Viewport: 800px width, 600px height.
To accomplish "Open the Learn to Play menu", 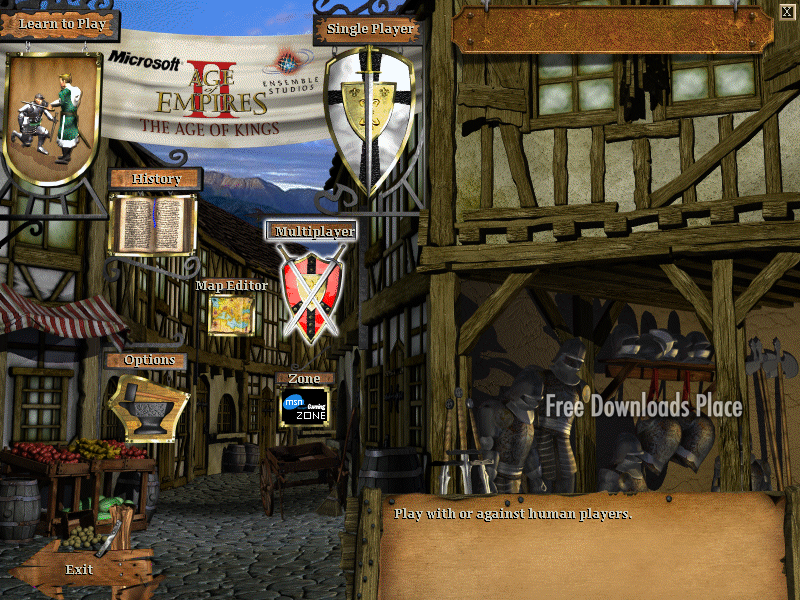I will click(x=61, y=23).
